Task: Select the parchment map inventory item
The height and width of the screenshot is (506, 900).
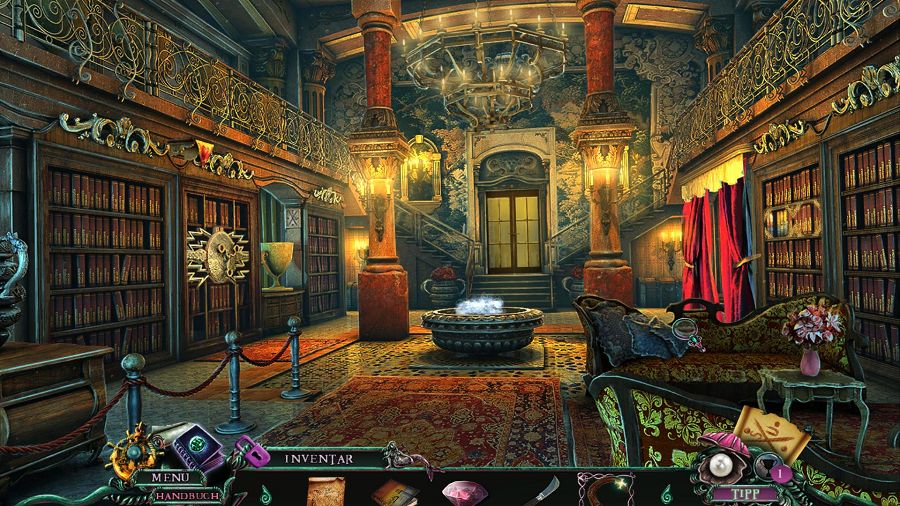Action: pos(325,490)
